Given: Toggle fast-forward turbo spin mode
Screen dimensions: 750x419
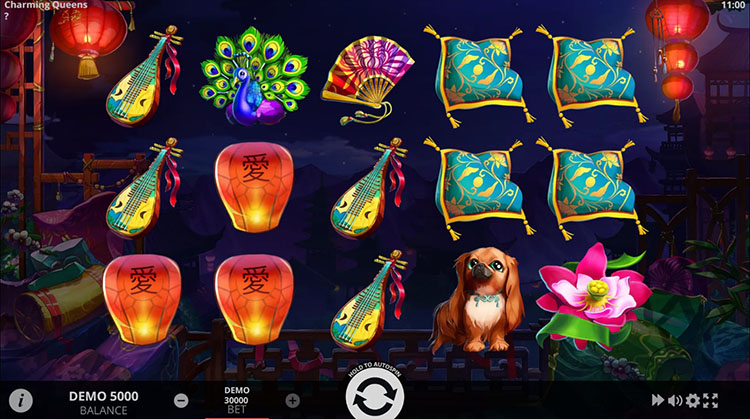Looking at the screenshot, I should point(658,400).
